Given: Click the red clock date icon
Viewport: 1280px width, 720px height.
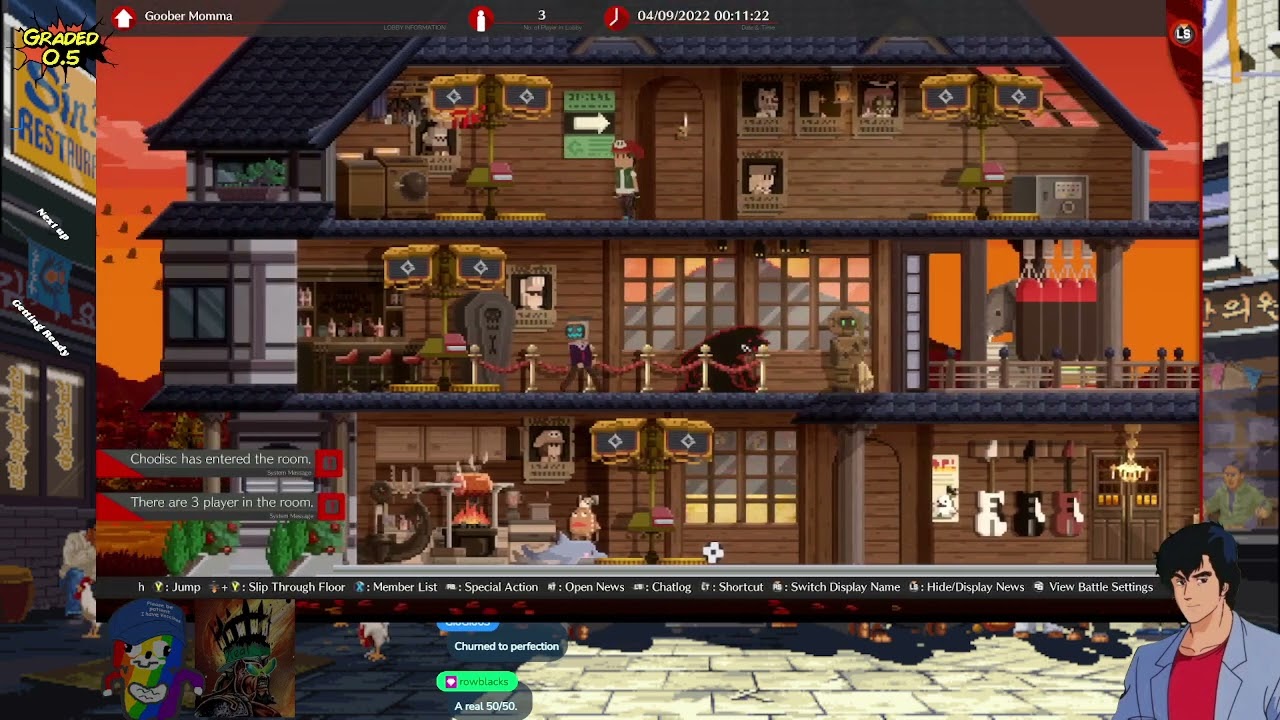Looking at the screenshot, I should [615, 17].
